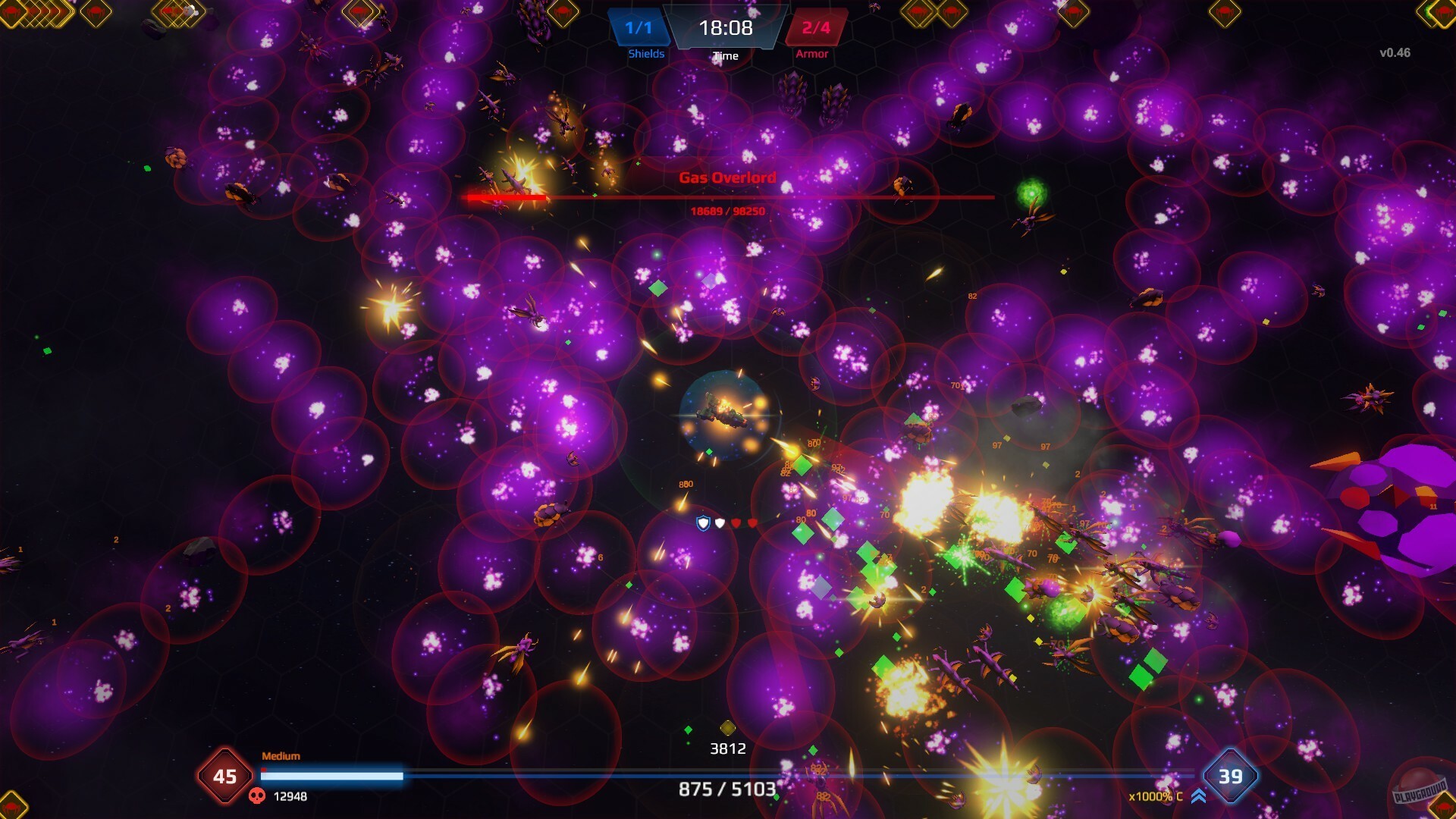Click the red level 45 diamond emblem

(225, 776)
